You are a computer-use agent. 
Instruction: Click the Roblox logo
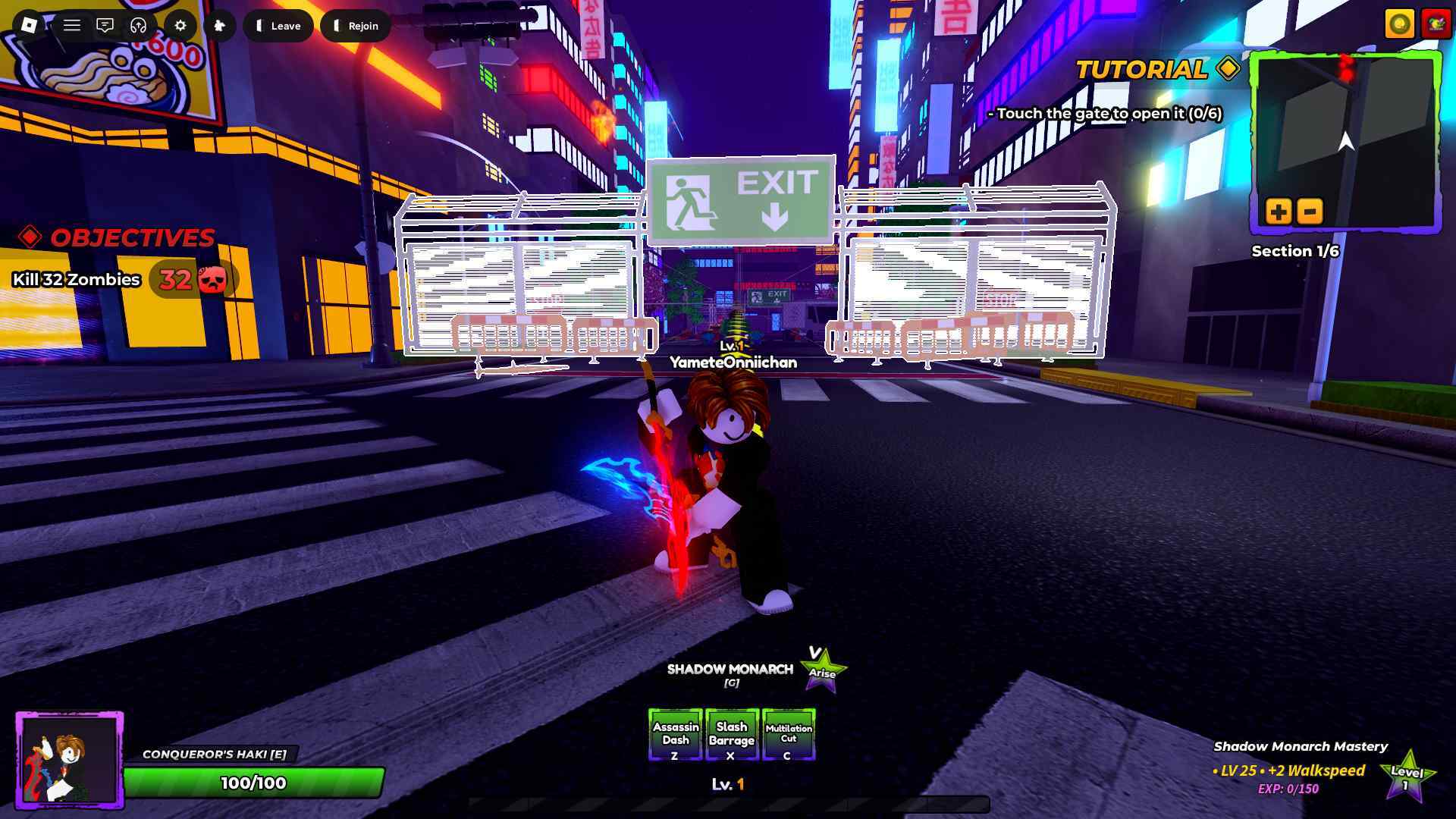[29, 25]
